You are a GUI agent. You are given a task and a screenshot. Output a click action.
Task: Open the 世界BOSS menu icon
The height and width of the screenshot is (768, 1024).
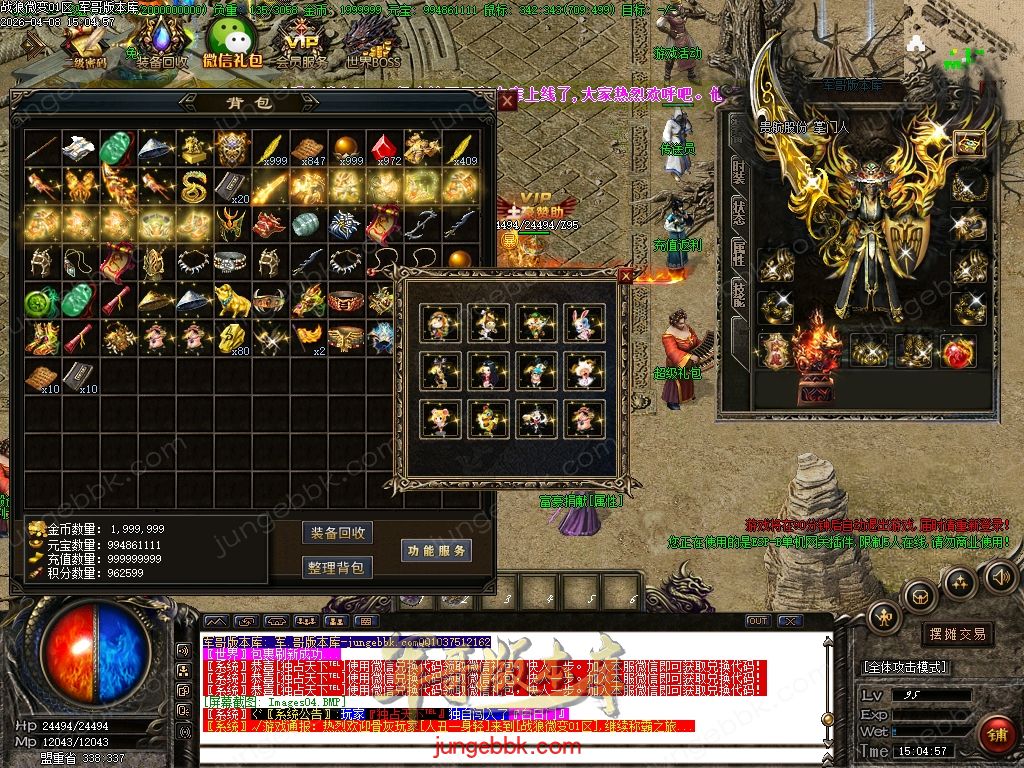(372, 45)
